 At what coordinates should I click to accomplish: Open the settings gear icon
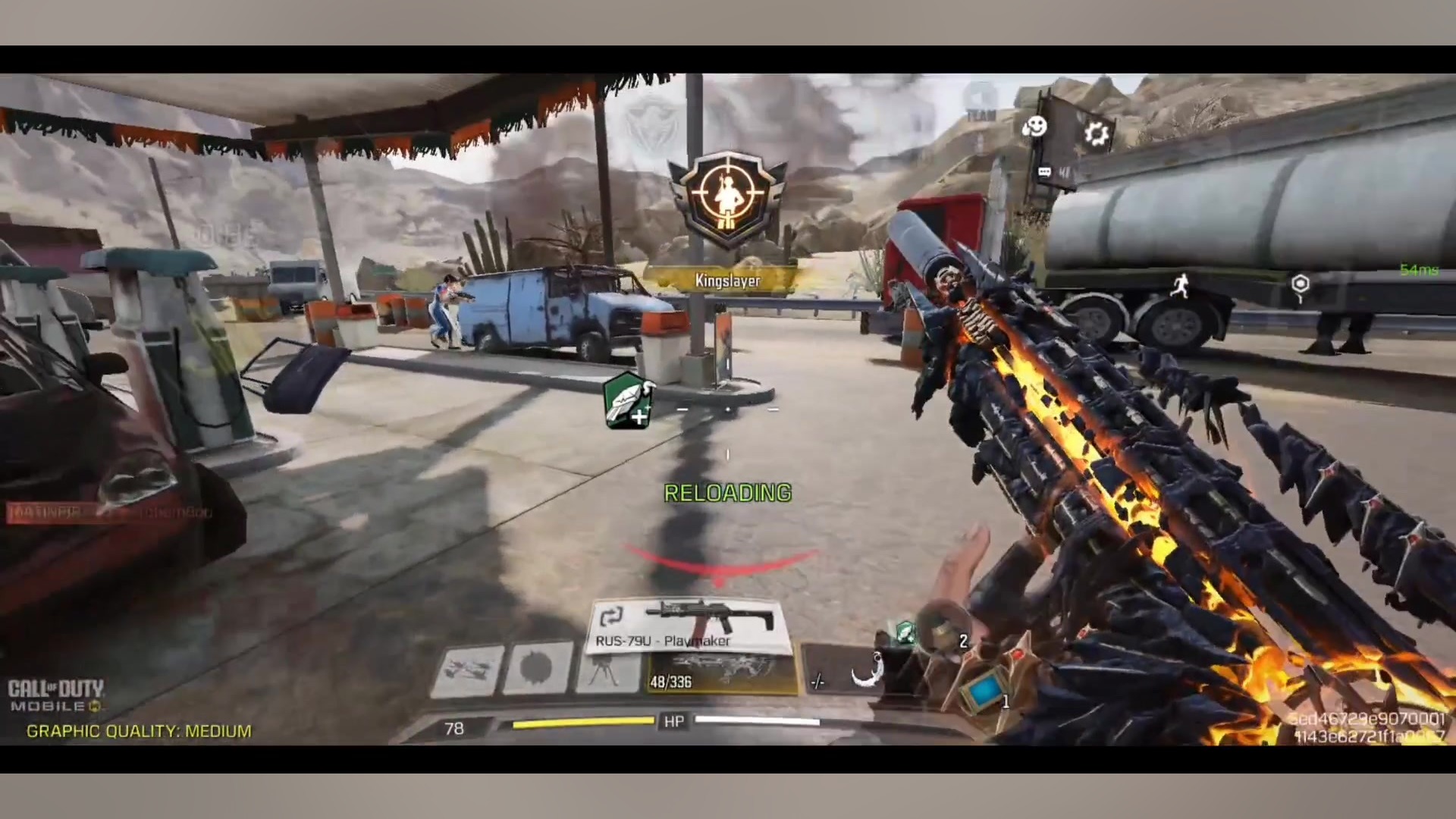1096,134
